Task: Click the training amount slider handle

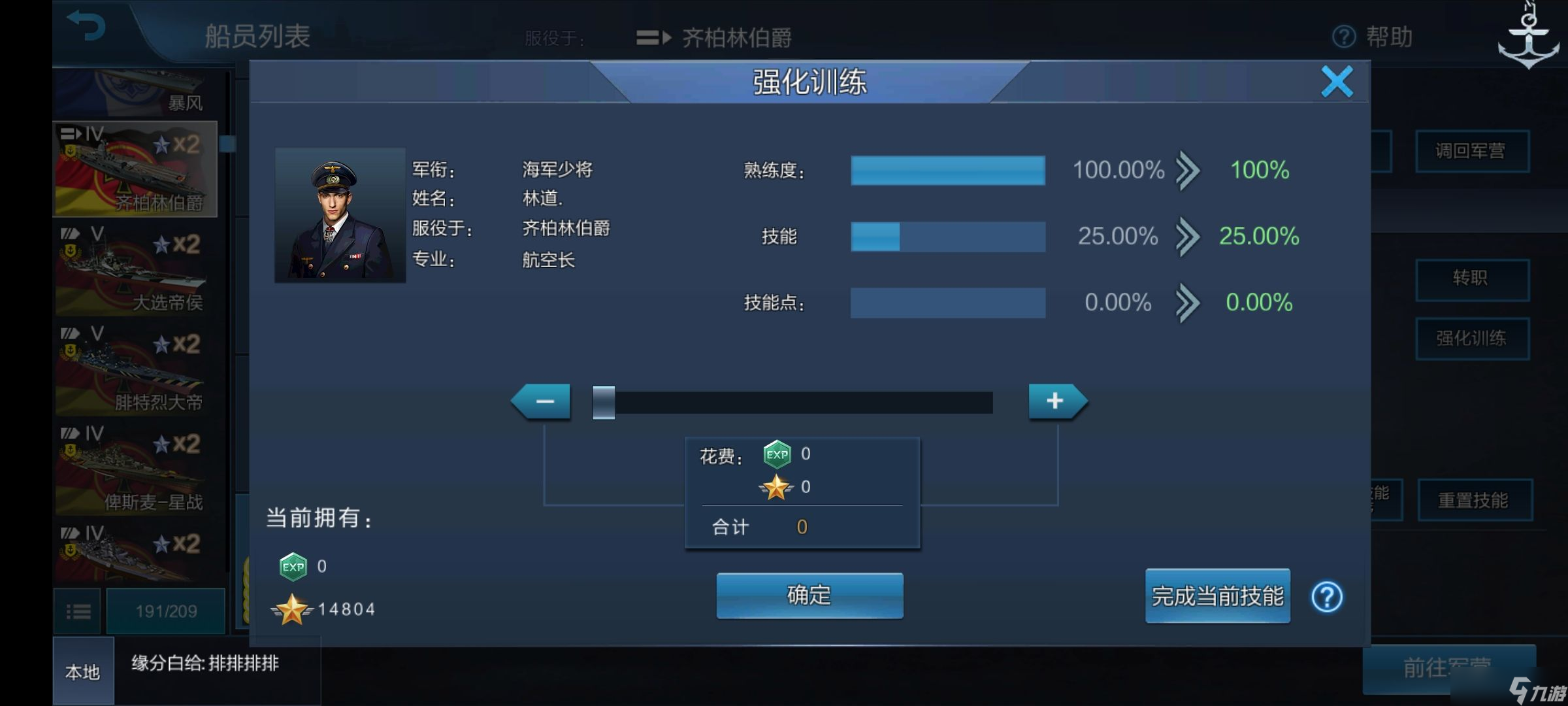Action: point(602,401)
